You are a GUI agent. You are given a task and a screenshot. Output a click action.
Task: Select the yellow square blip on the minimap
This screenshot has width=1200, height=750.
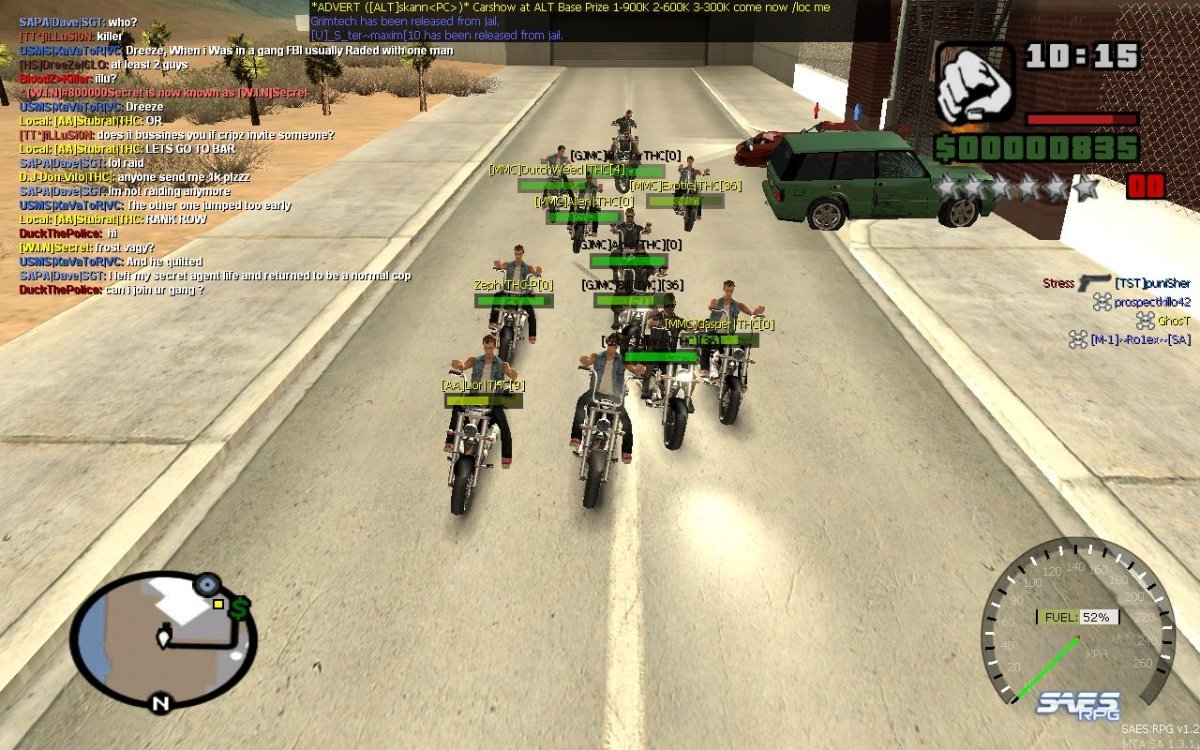click(218, 604)
